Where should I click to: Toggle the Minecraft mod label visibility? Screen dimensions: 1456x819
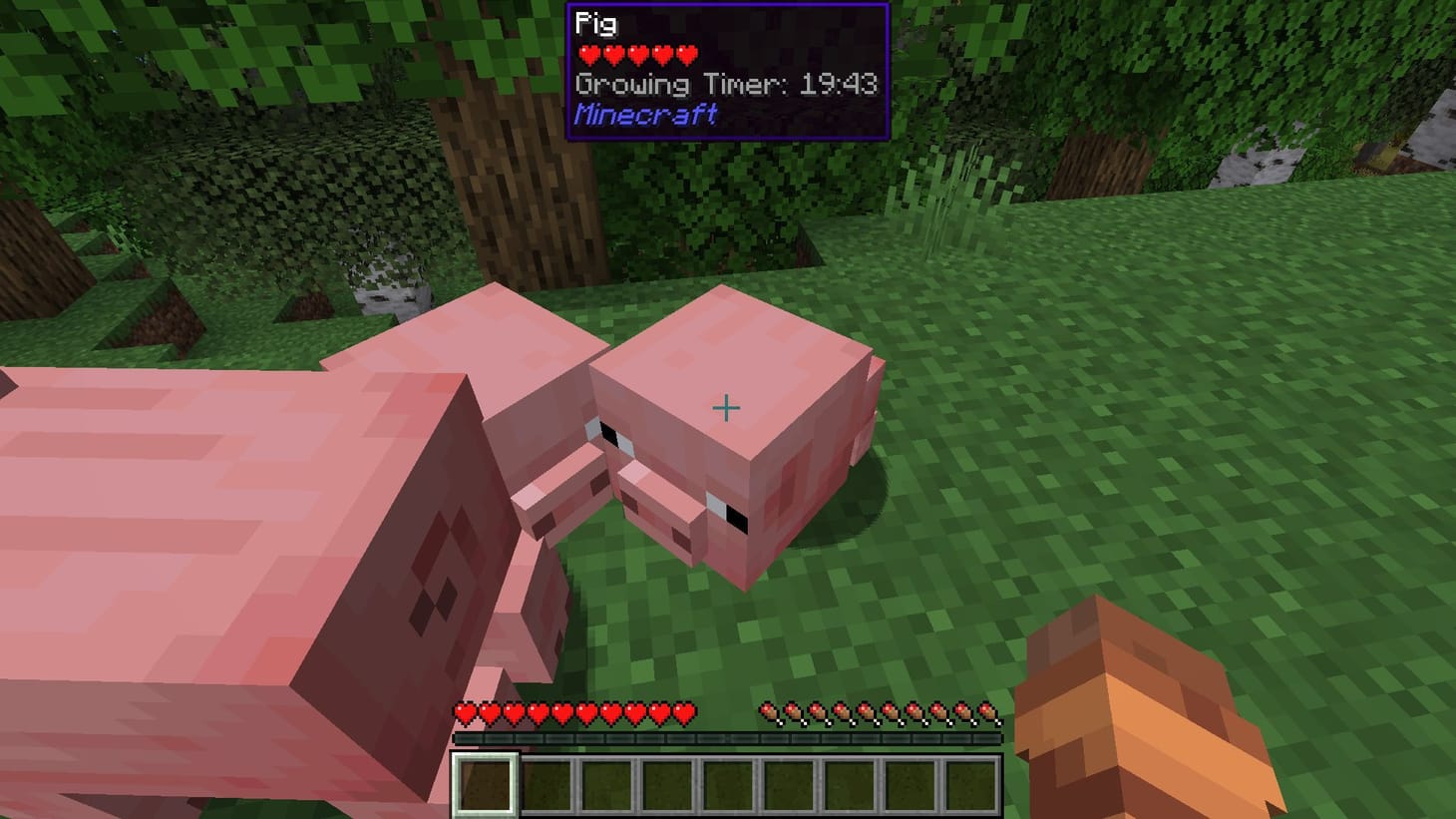pos(644,115)
